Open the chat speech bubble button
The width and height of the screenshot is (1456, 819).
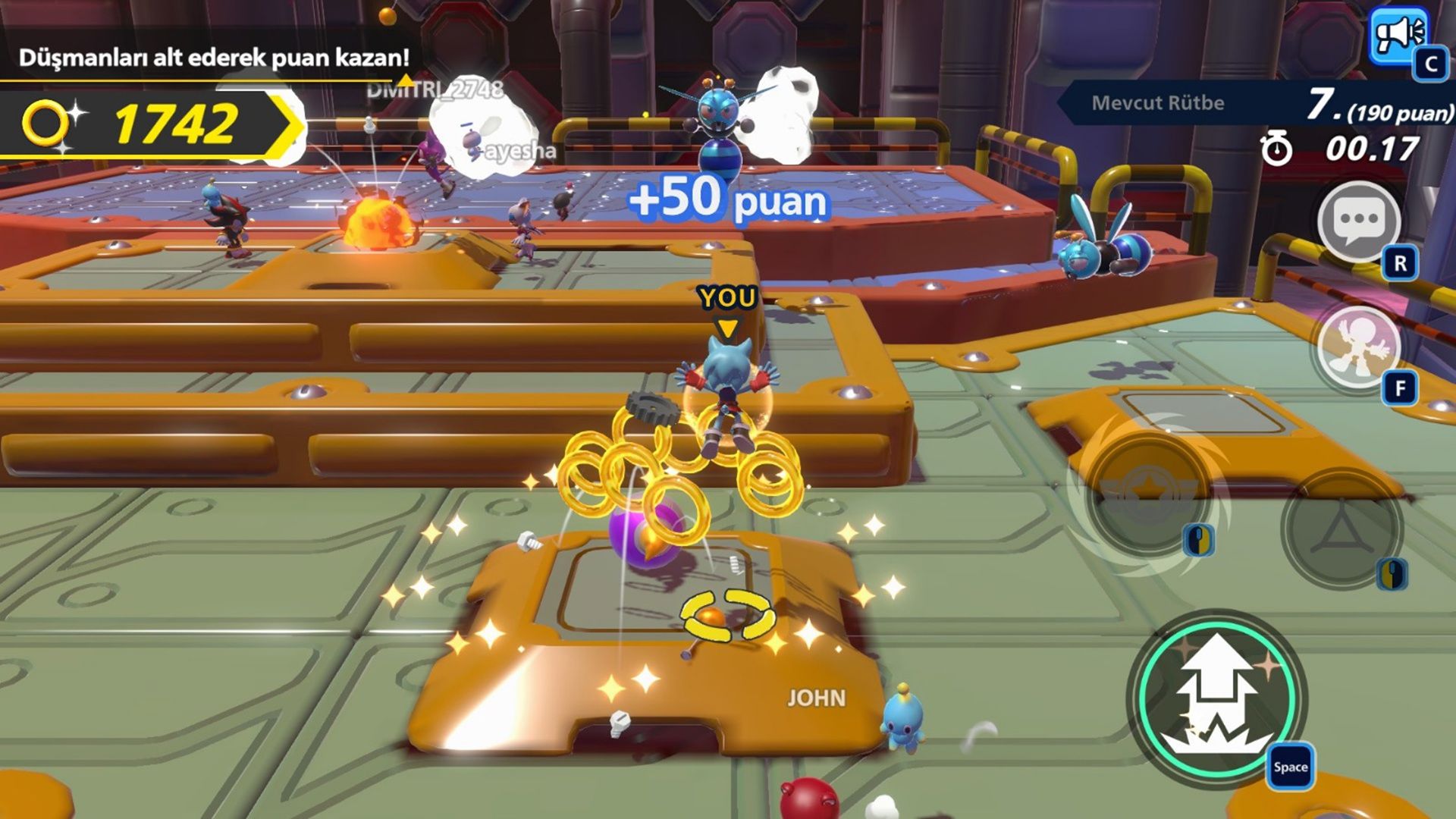point(1359,221)
